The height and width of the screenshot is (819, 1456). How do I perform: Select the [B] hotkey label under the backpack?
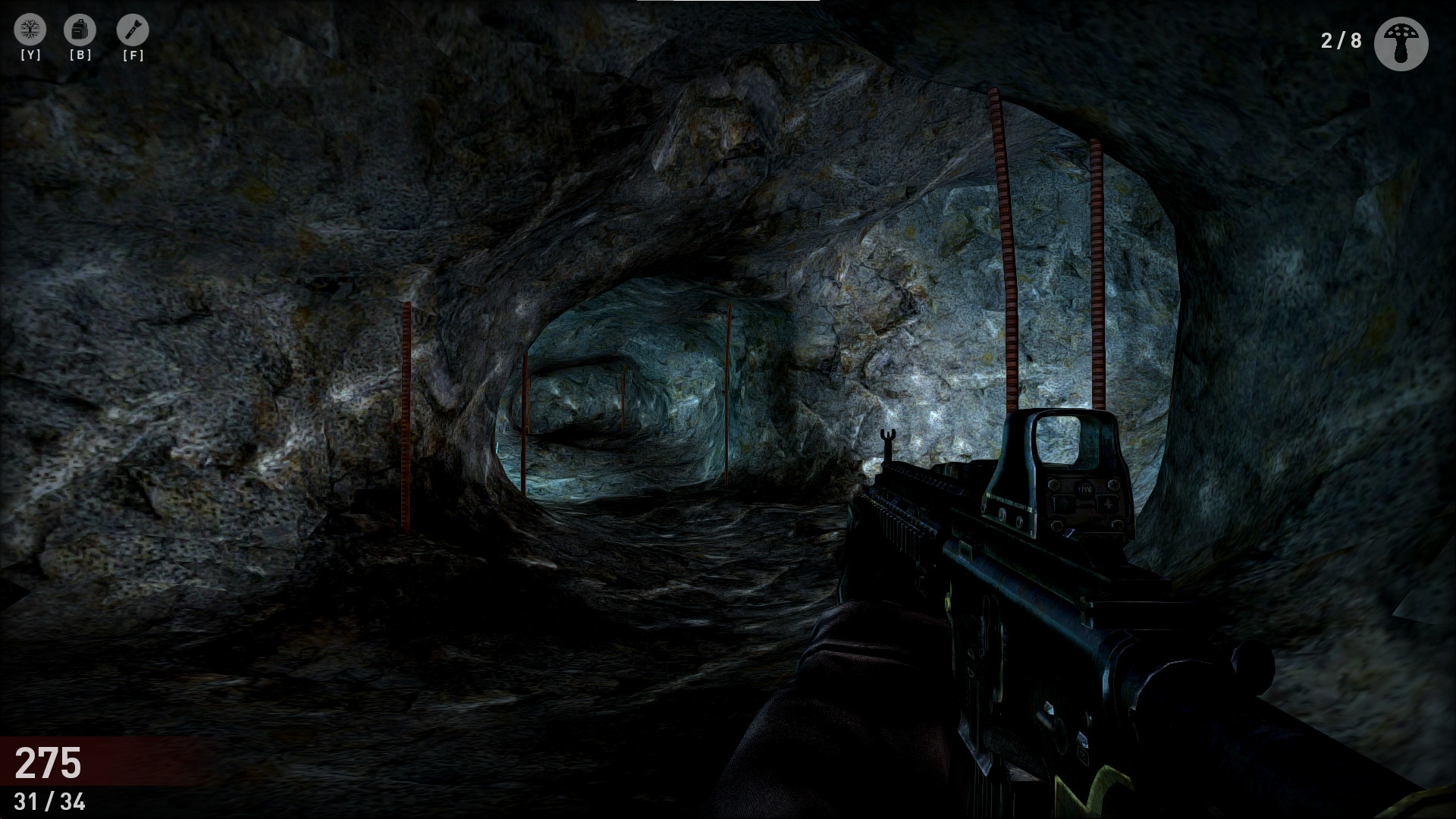pyautogui.click(x=82, y=55)
